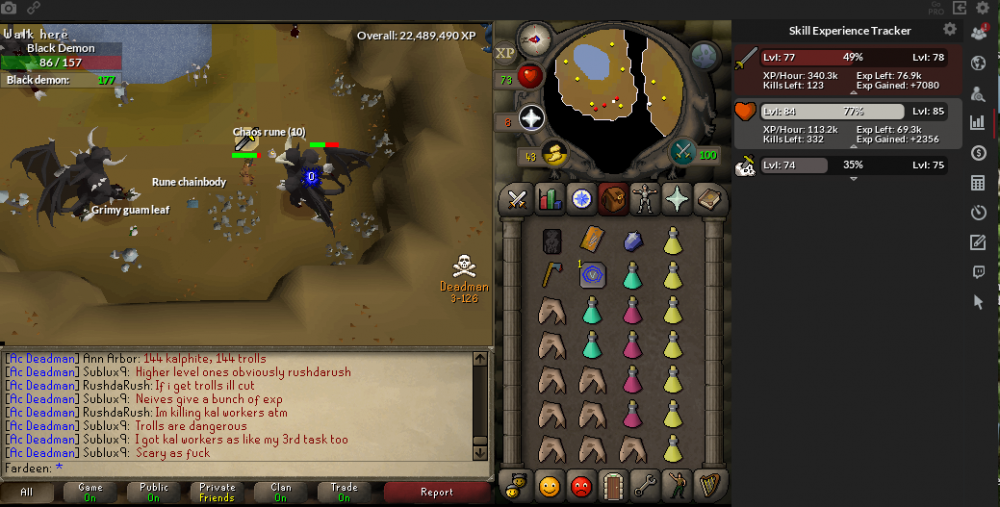
Task: Open RuneLite wrench configuration in title bar
Action: (x=983, y=8)
